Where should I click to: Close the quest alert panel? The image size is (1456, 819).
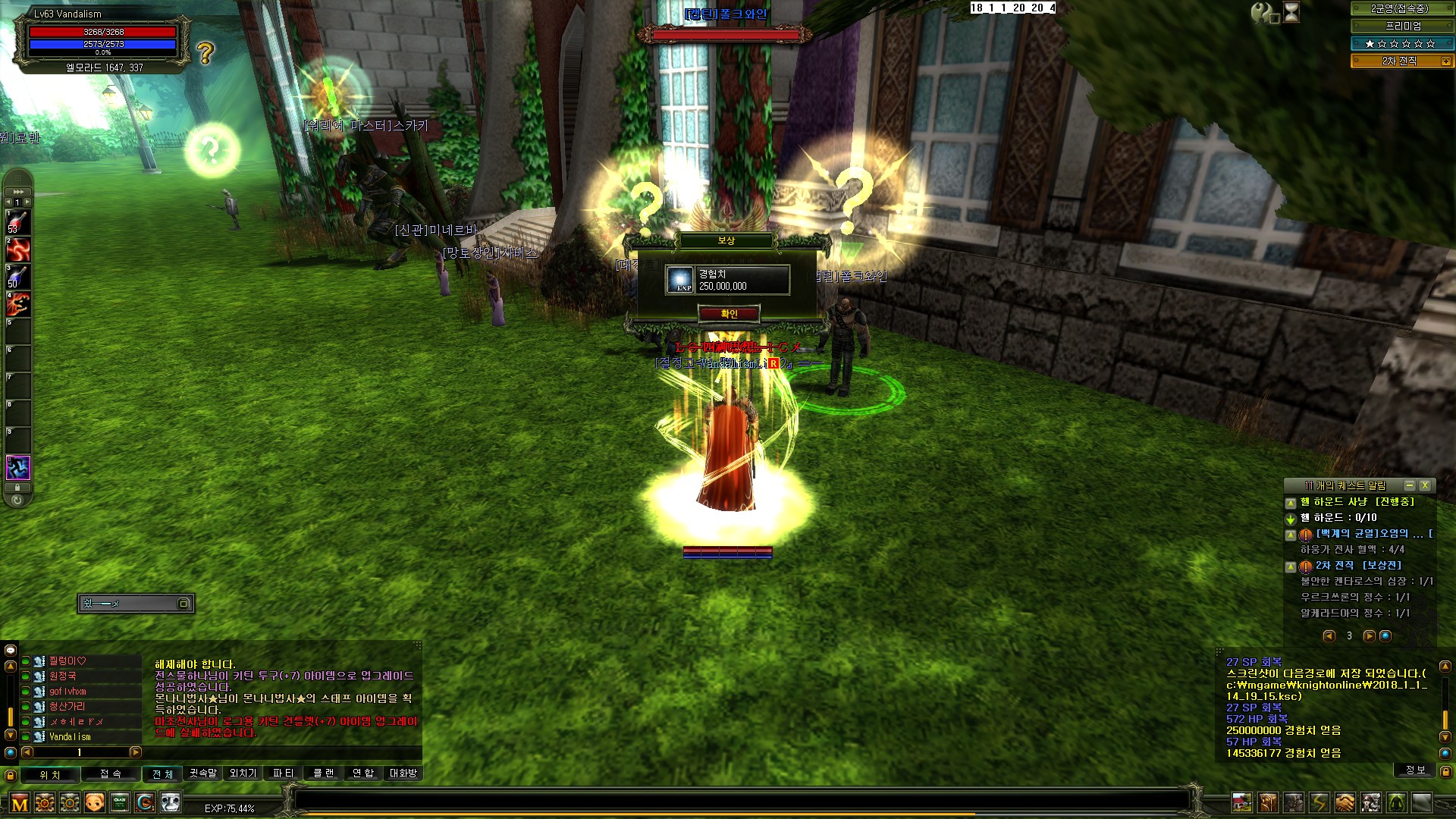[x=1425, y=485]
